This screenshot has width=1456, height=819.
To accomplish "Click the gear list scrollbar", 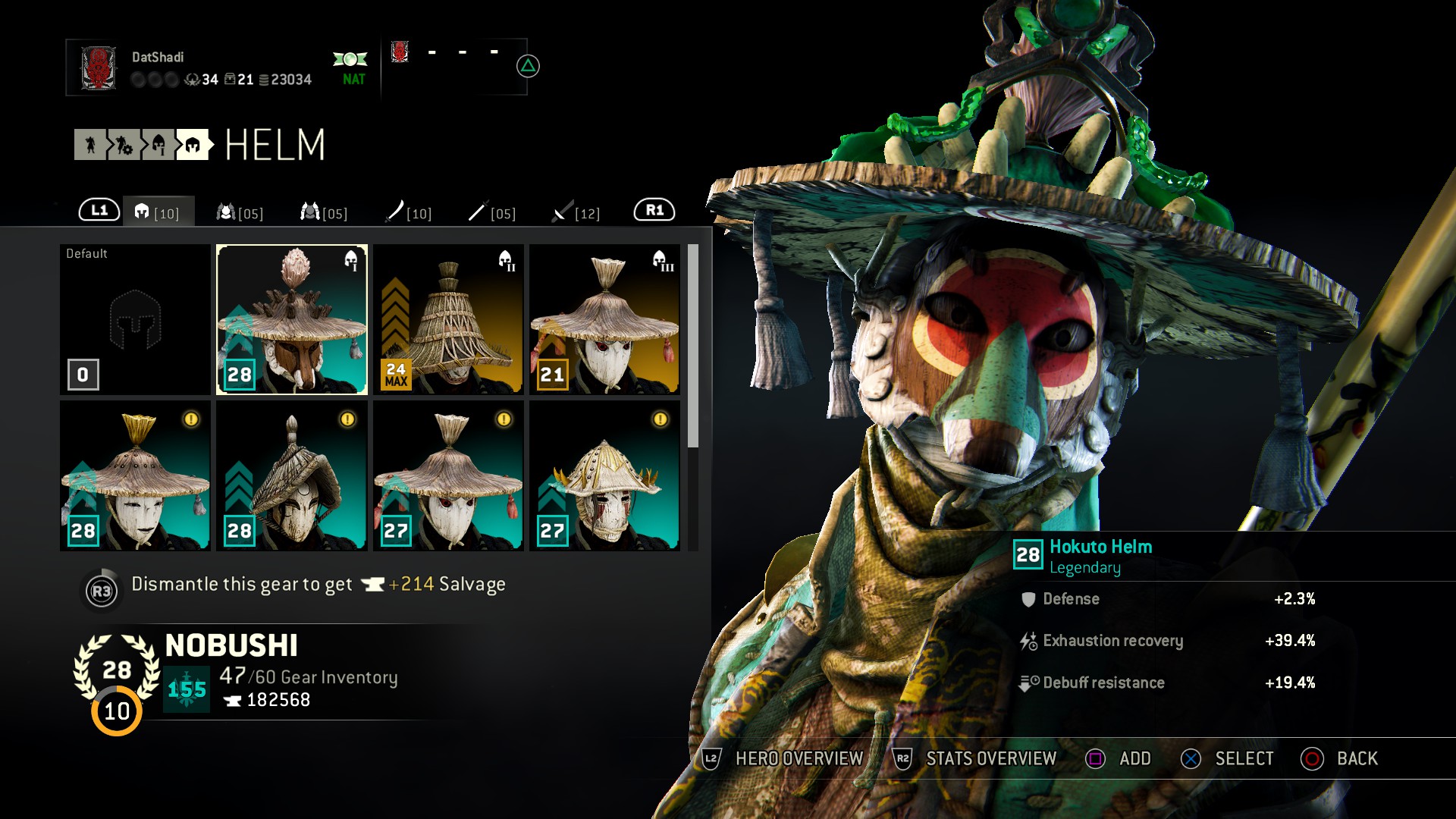I will click(x=692, y=346).
